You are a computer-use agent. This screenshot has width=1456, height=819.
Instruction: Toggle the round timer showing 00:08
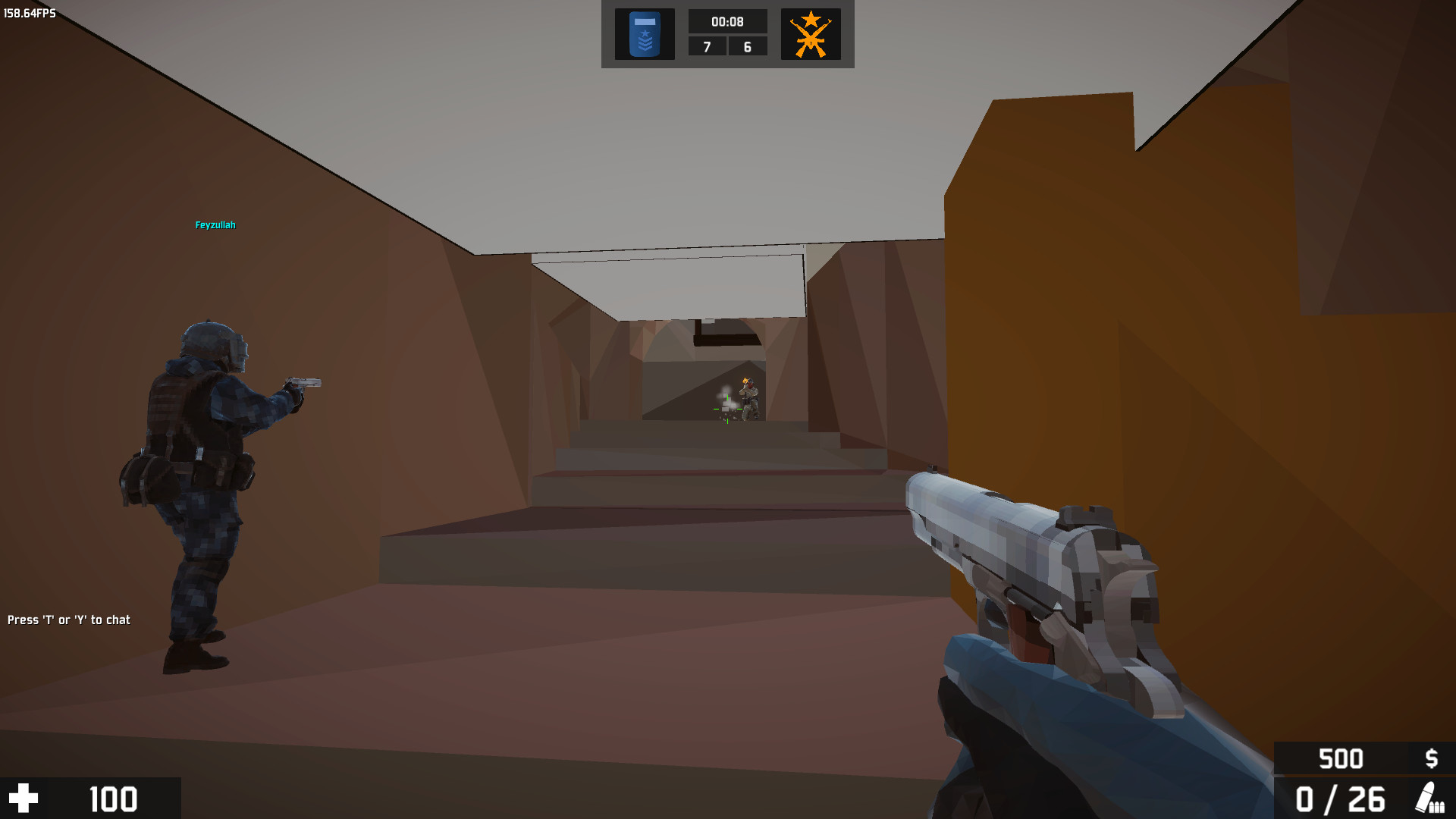727,21
